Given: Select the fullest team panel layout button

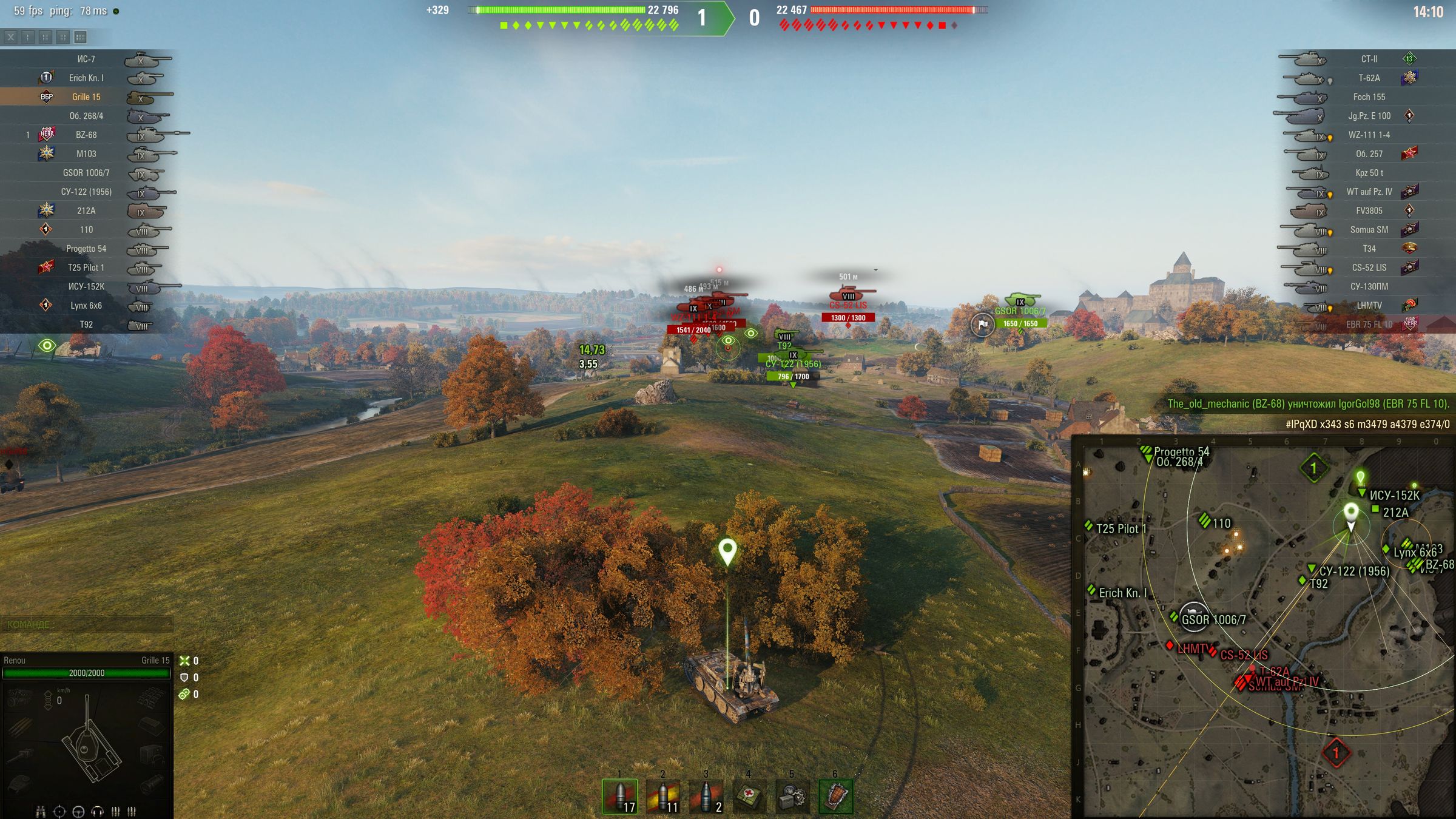Looking at the screenshot, I should [x=80, y=38].
